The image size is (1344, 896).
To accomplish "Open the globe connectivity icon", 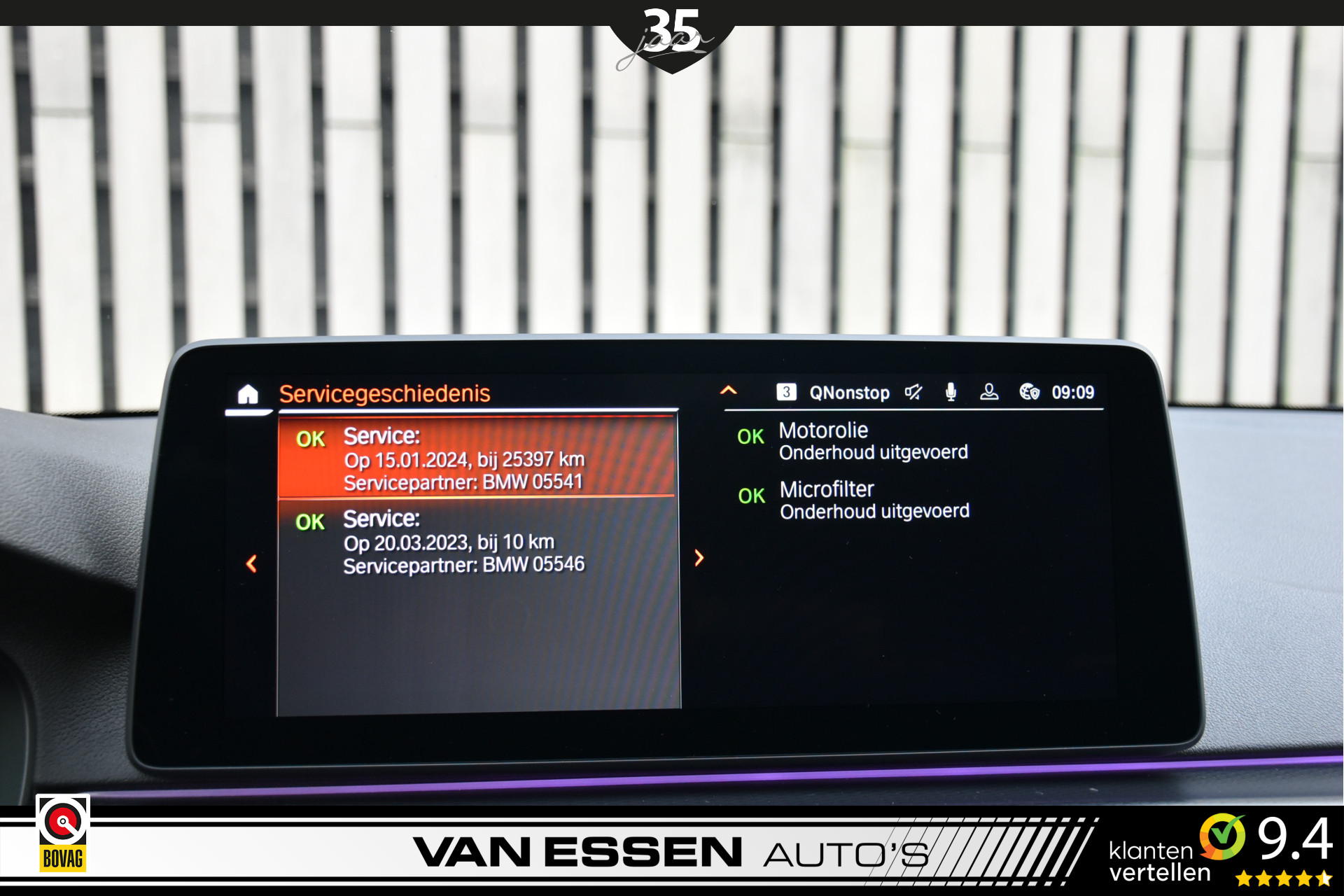I will point(1029,392).
